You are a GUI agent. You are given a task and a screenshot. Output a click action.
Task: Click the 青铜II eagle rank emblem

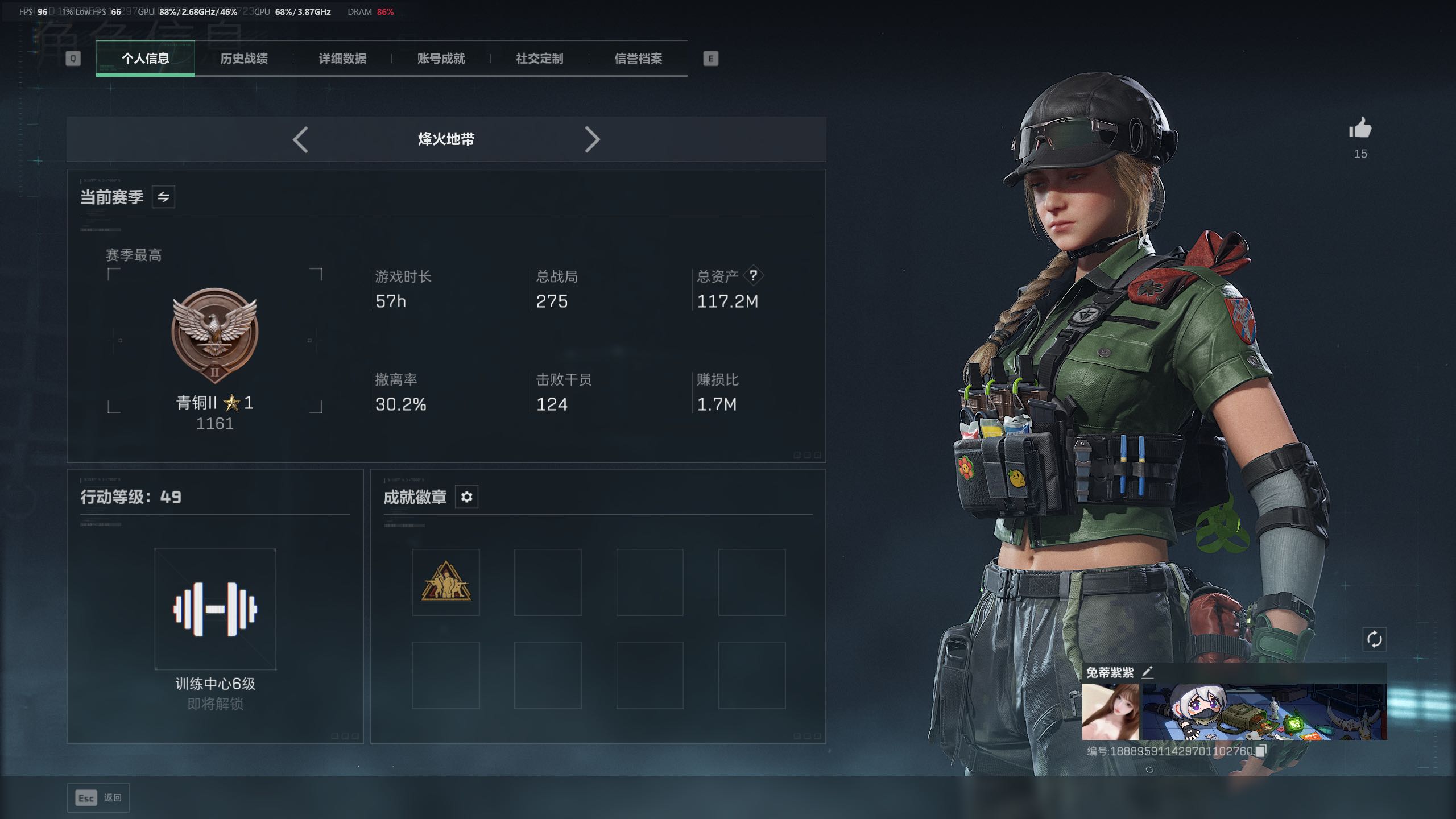(215, 334)
